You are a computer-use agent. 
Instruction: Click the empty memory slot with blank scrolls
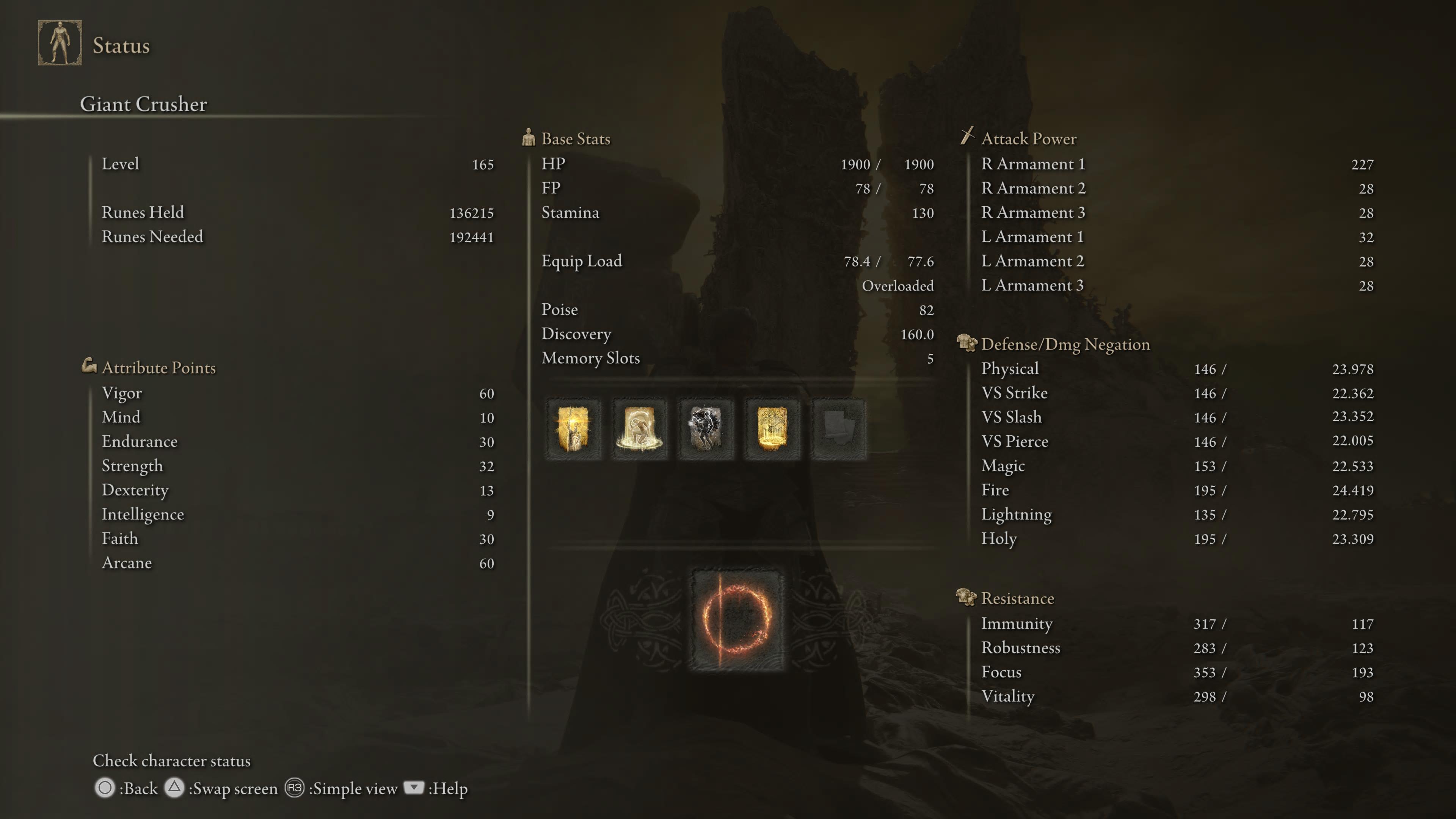tap(839, 429)
